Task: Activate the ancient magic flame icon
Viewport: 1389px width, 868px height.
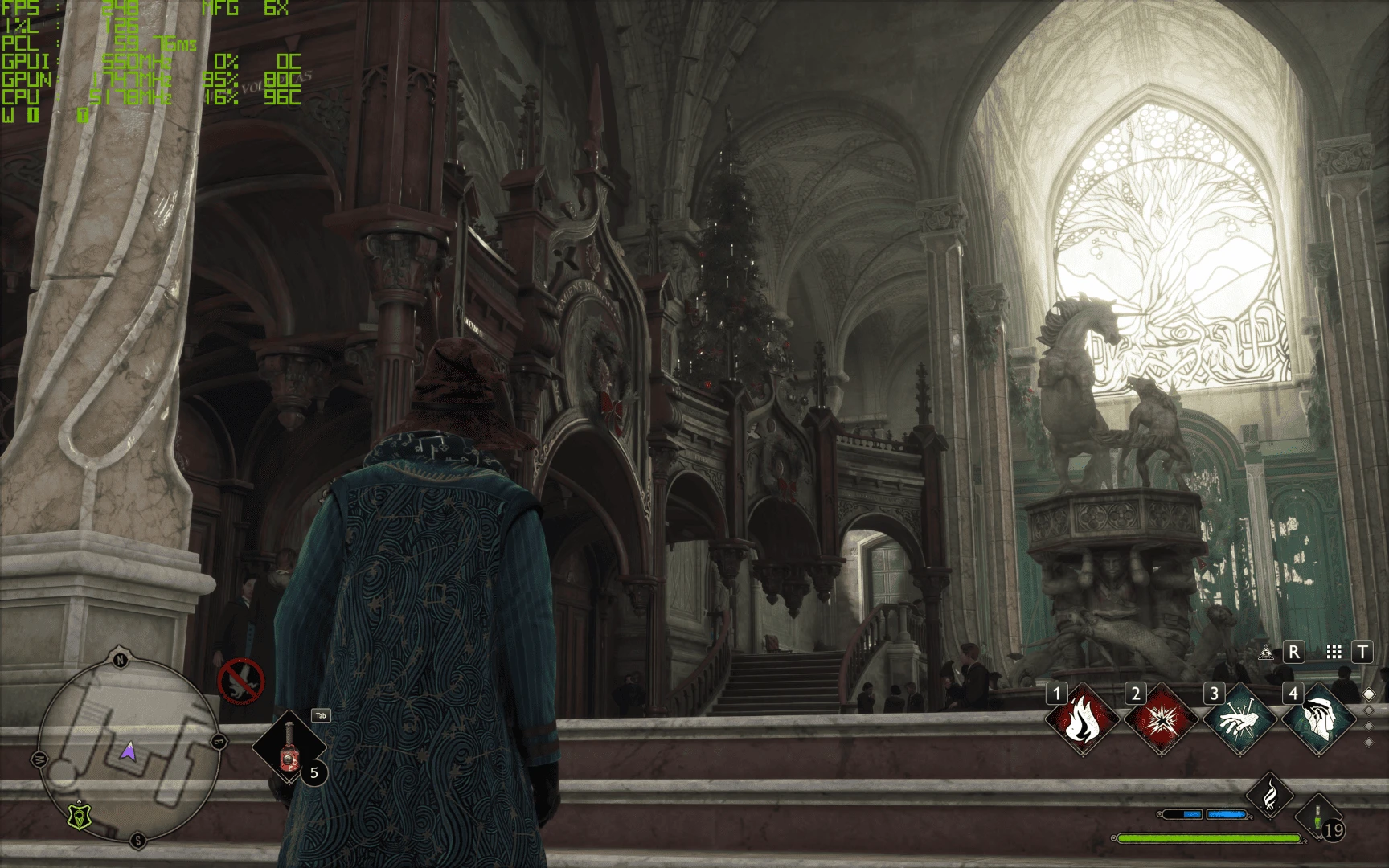Action: 1270,796
